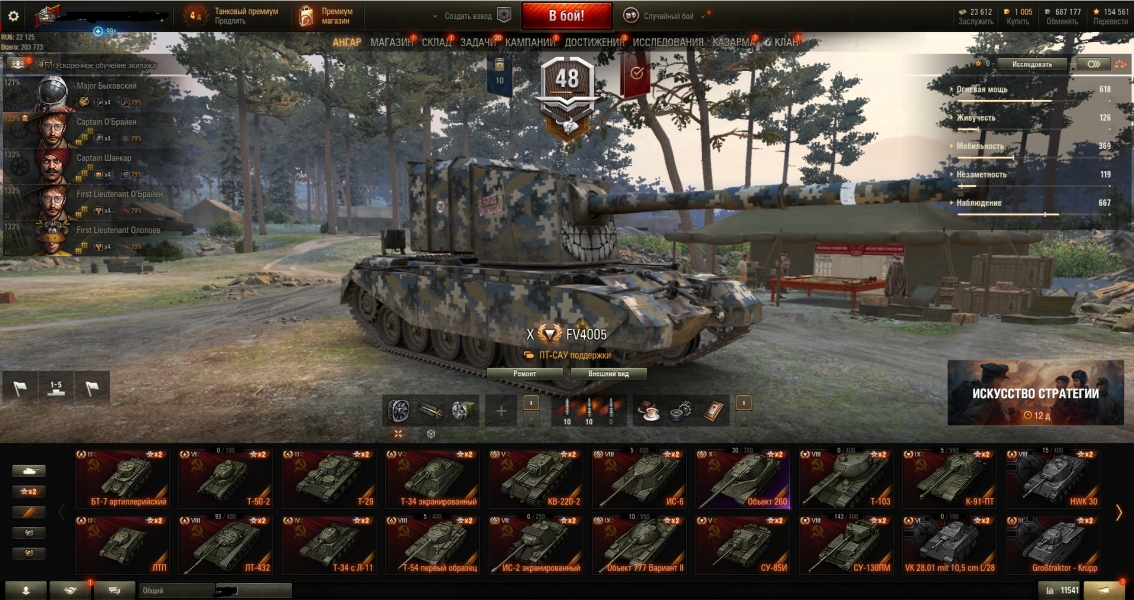This screenshot has width=1134, height=600.
Task: Repair the tank with the Ремонт button
Action: pyautogui.click(x=524, y=374)
